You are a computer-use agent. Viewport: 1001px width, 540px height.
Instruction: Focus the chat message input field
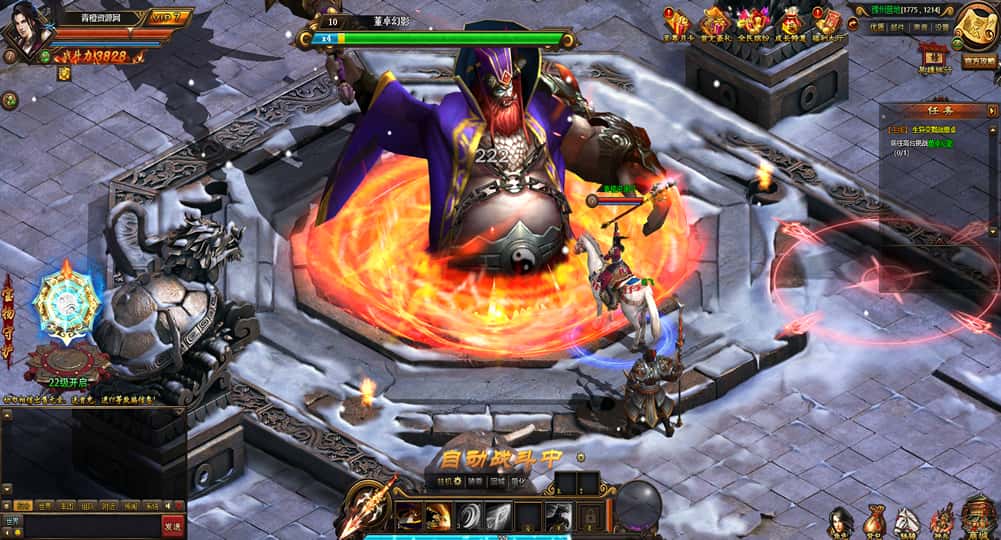tap(90, 525)
